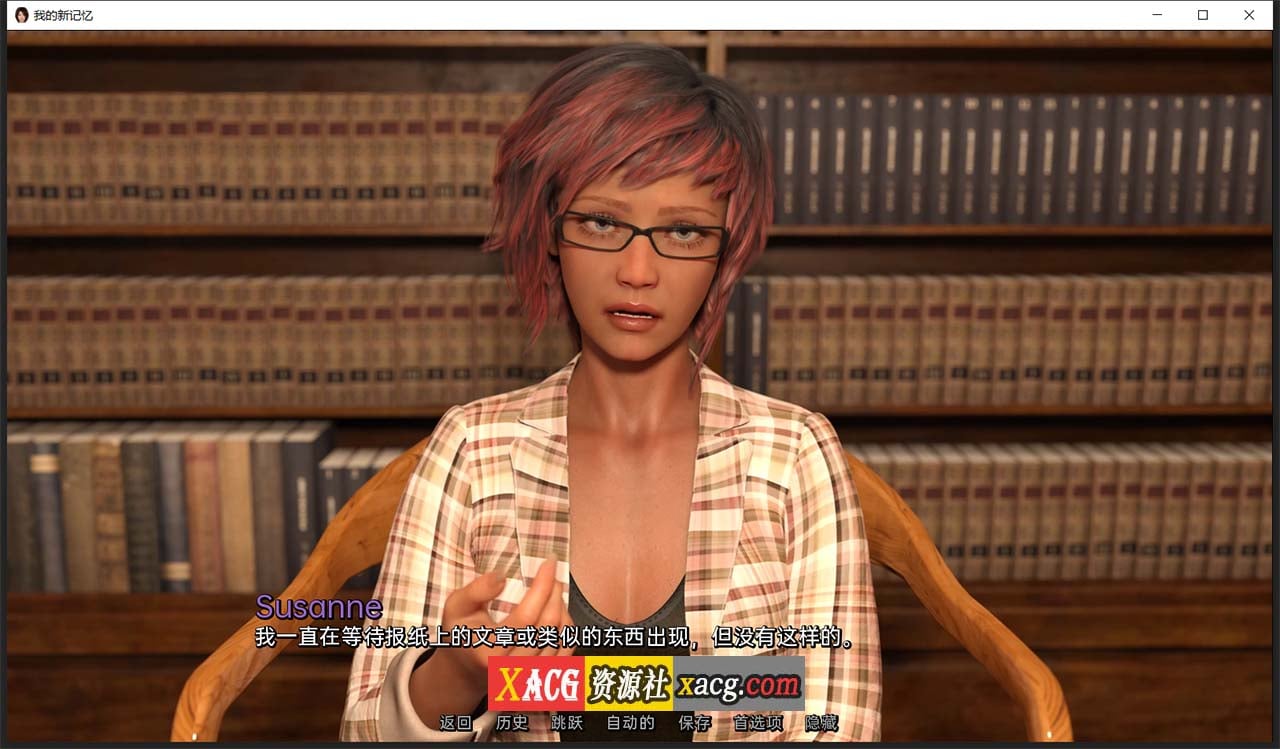Maximize the game window
The height and width of the screenshot is (749, 1280).
1203,15
